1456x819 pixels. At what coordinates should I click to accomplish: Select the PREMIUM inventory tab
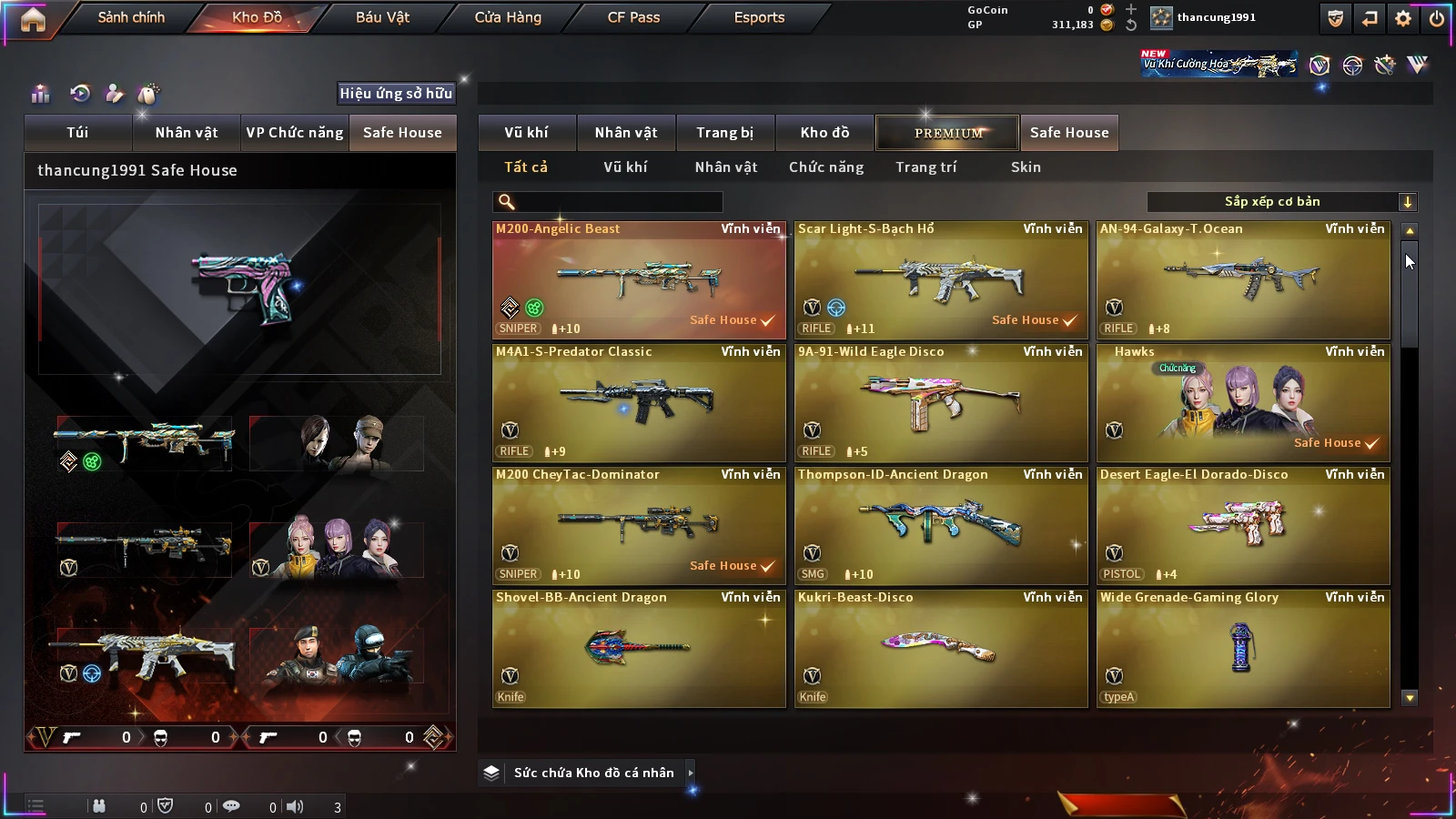point(947,133)
